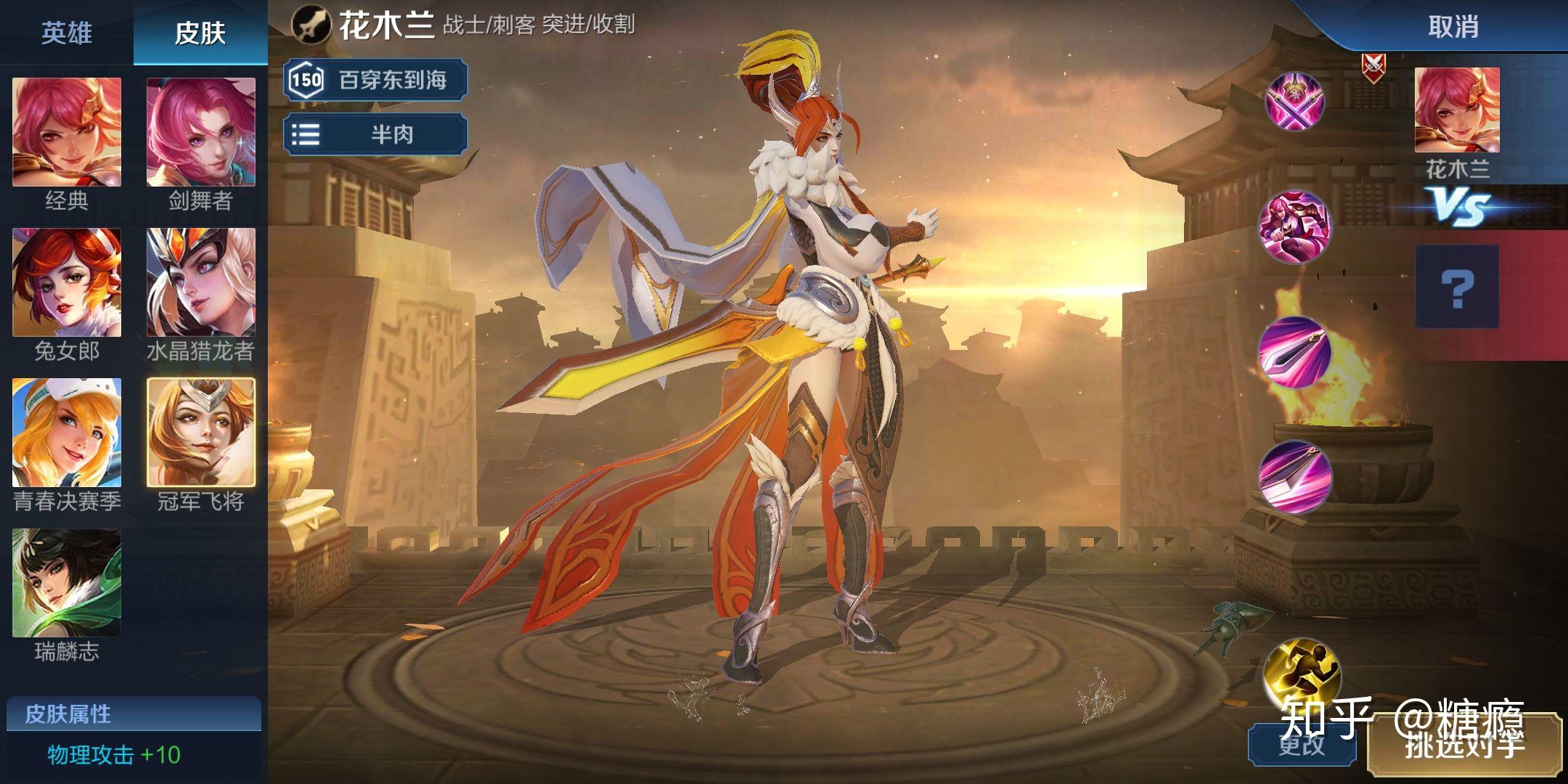Switch to the 英雄 tab

[x=66, y=33]
